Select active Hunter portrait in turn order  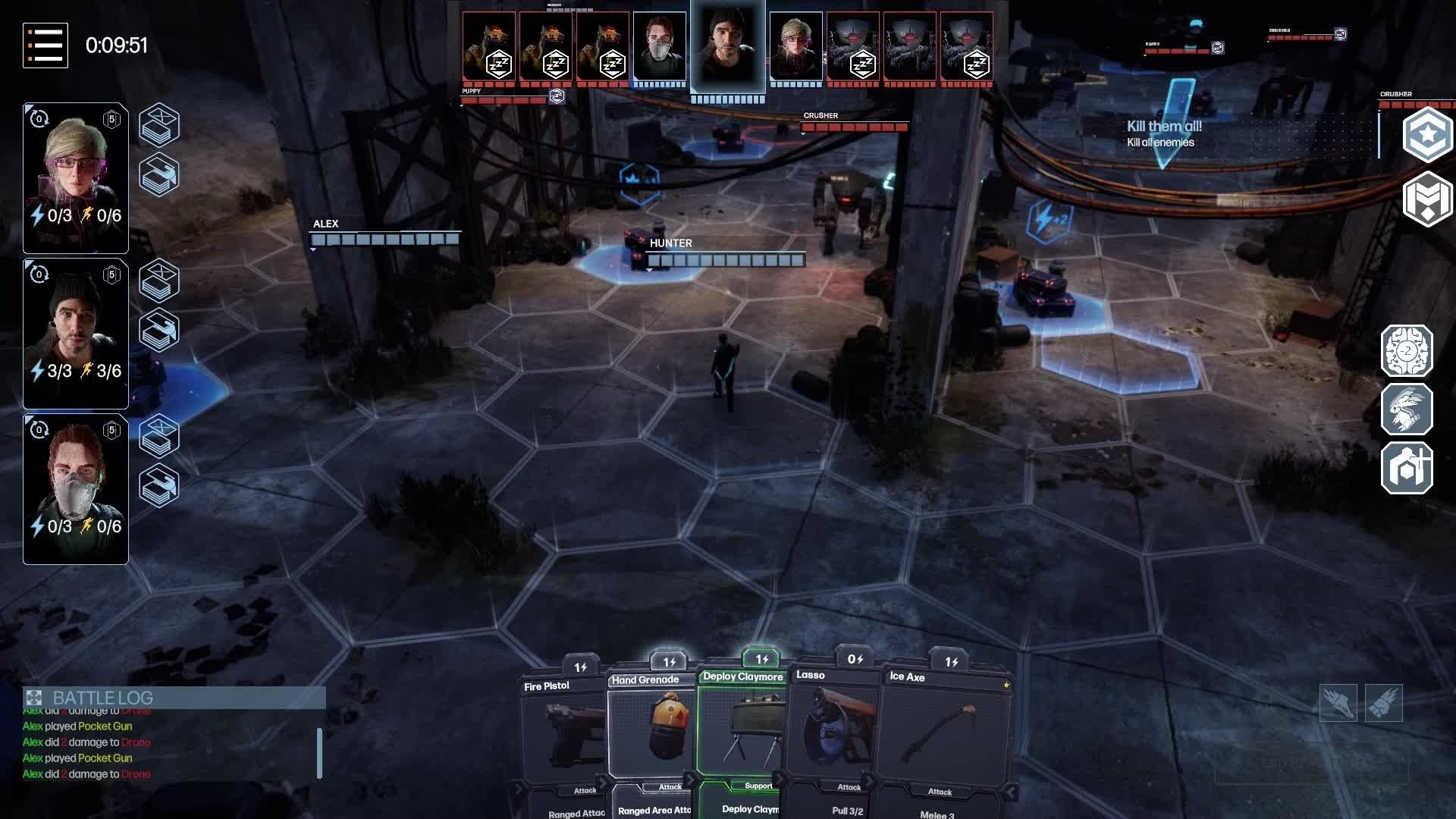click(727, 47)
